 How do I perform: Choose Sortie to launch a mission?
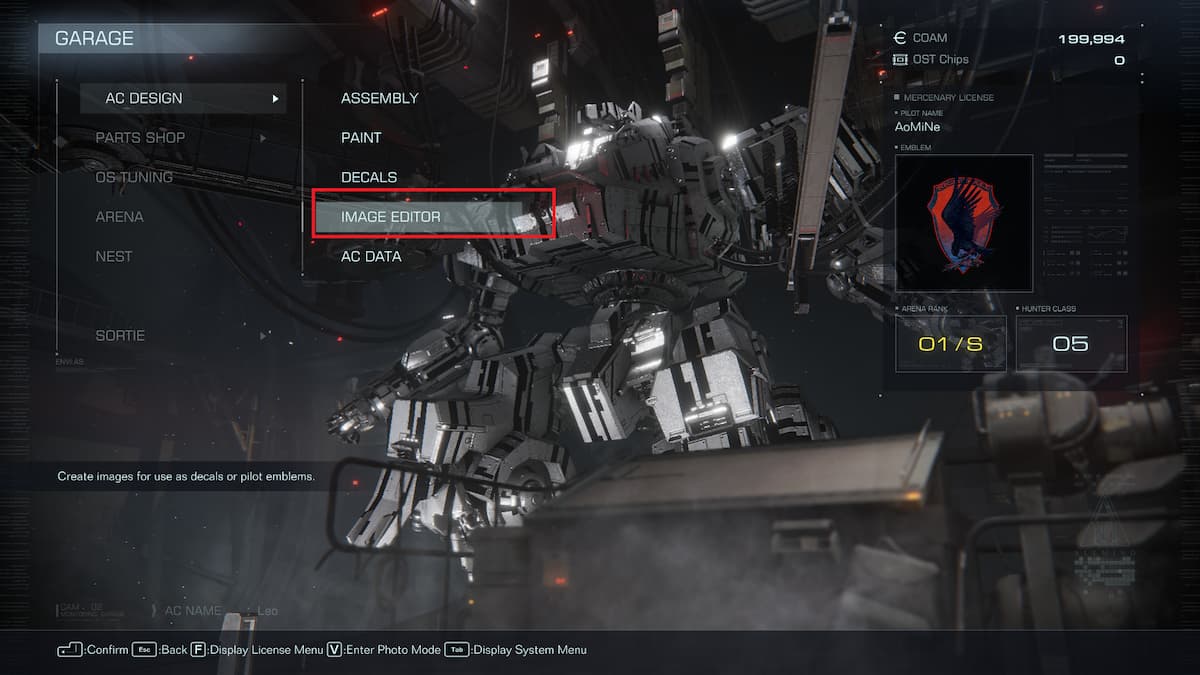[120, 336]
